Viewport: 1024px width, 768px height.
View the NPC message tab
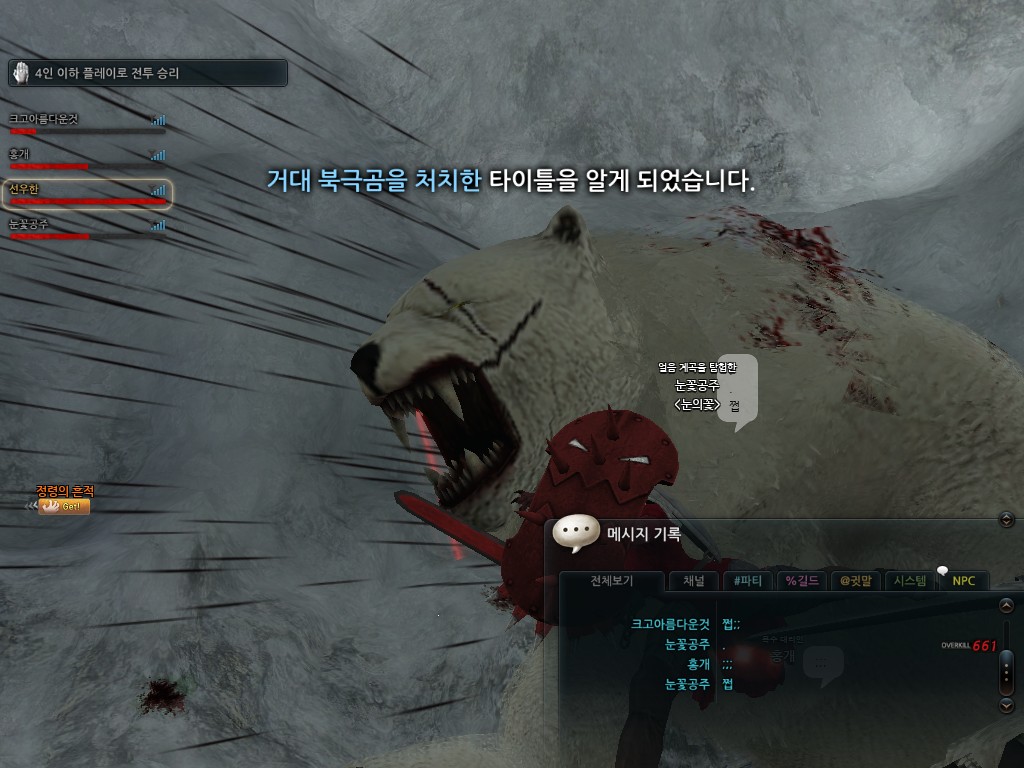tap(963, 581)
